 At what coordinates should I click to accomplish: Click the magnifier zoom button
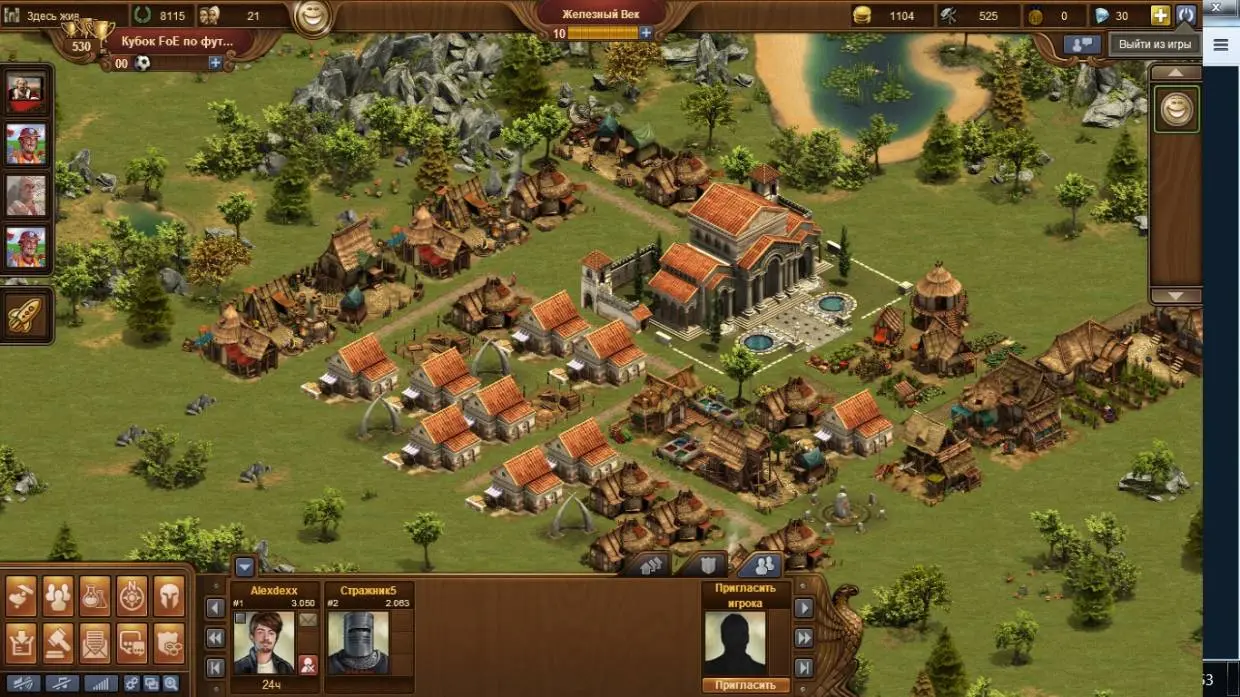171,684
